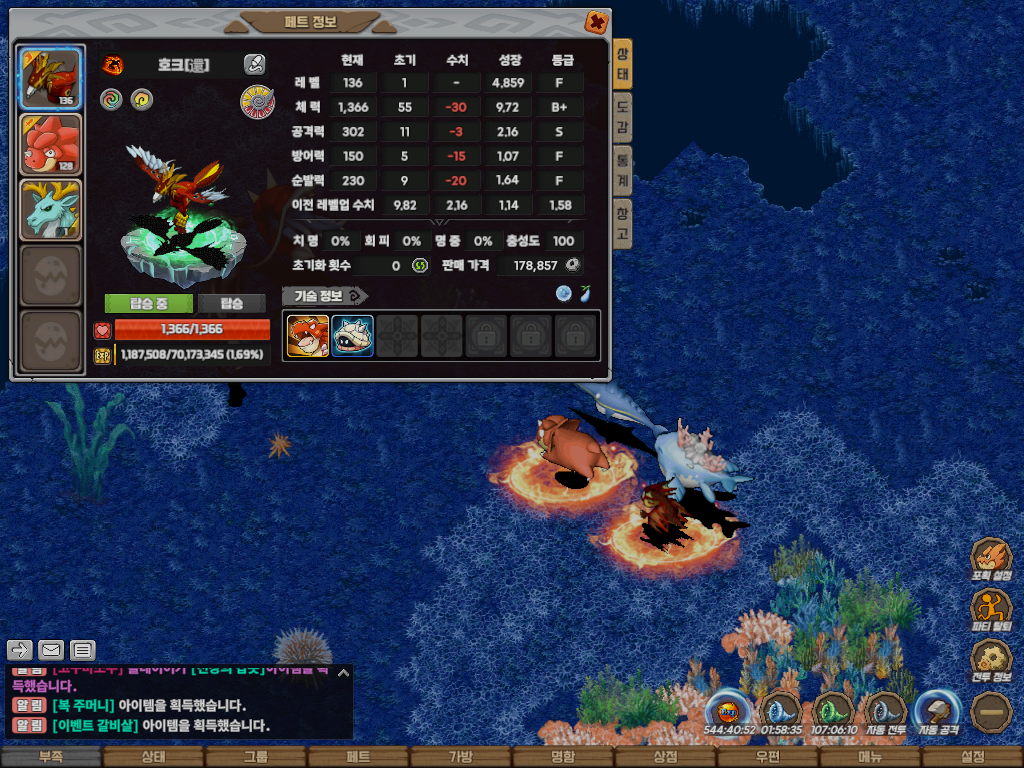Select the red dinosaur pet portrait, level 128
Viewport: 1024px width, 768px height.
(x=51, y=144)
